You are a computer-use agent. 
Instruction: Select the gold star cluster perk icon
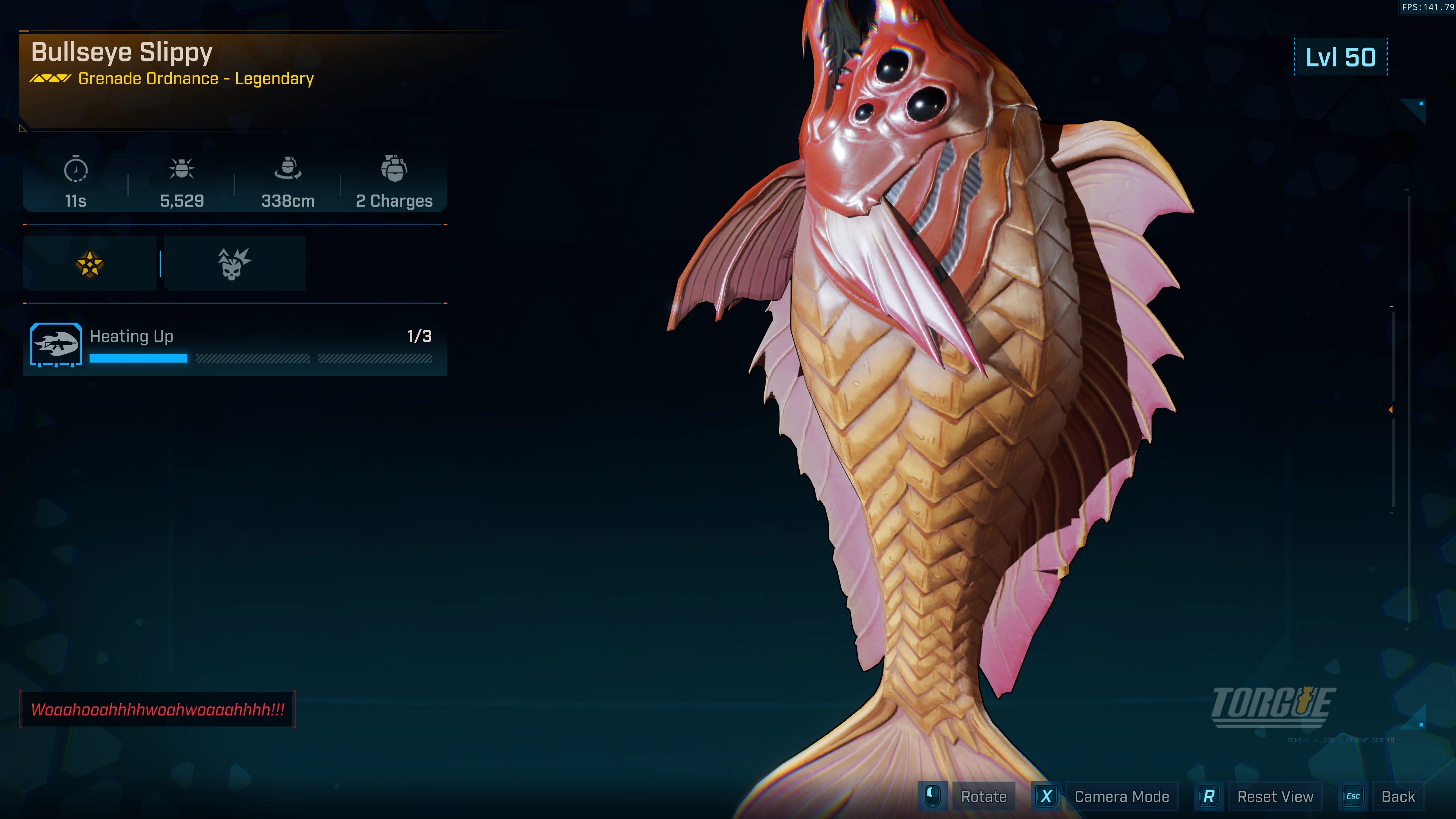[x=89, y=264]
